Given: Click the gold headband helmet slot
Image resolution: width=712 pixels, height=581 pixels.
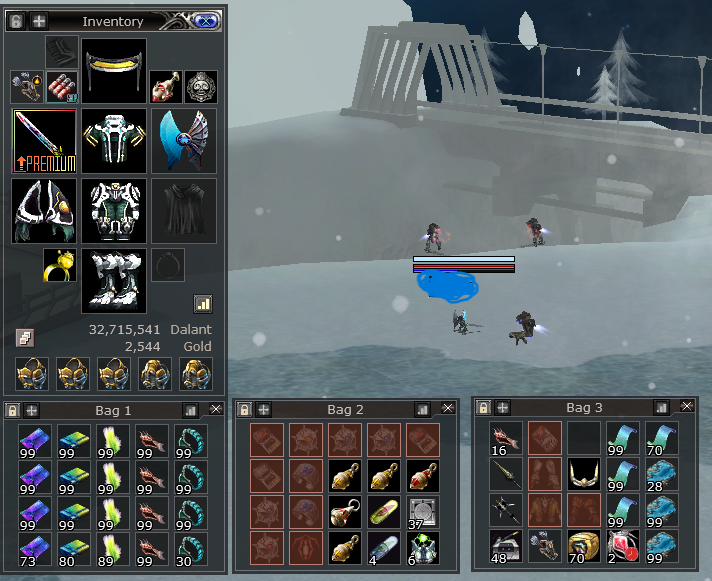Looking at the screenshot, I should click(114, 70).
